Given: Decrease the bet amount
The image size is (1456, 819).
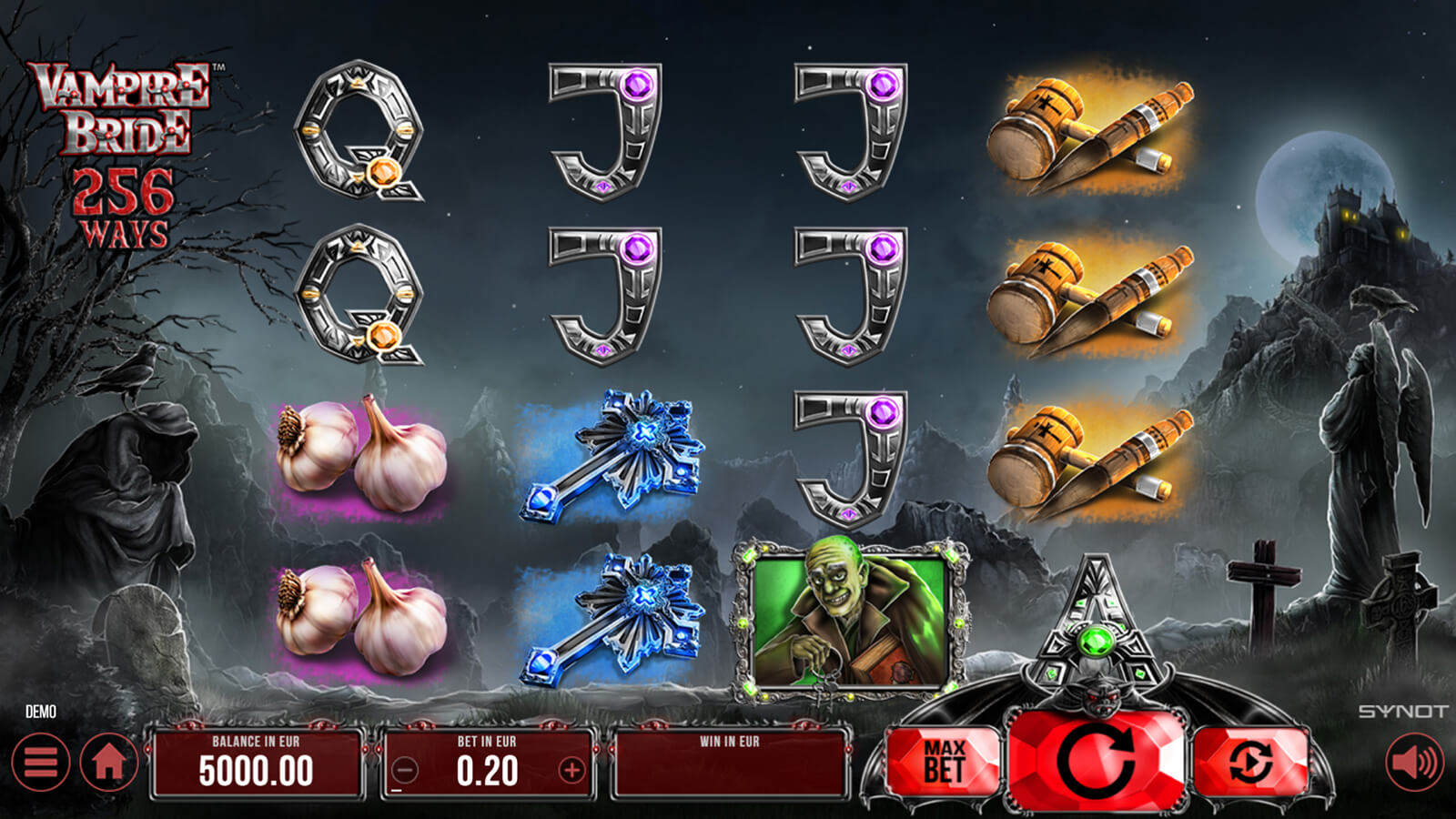Looking at the screenshot, I should pos(405,772).
